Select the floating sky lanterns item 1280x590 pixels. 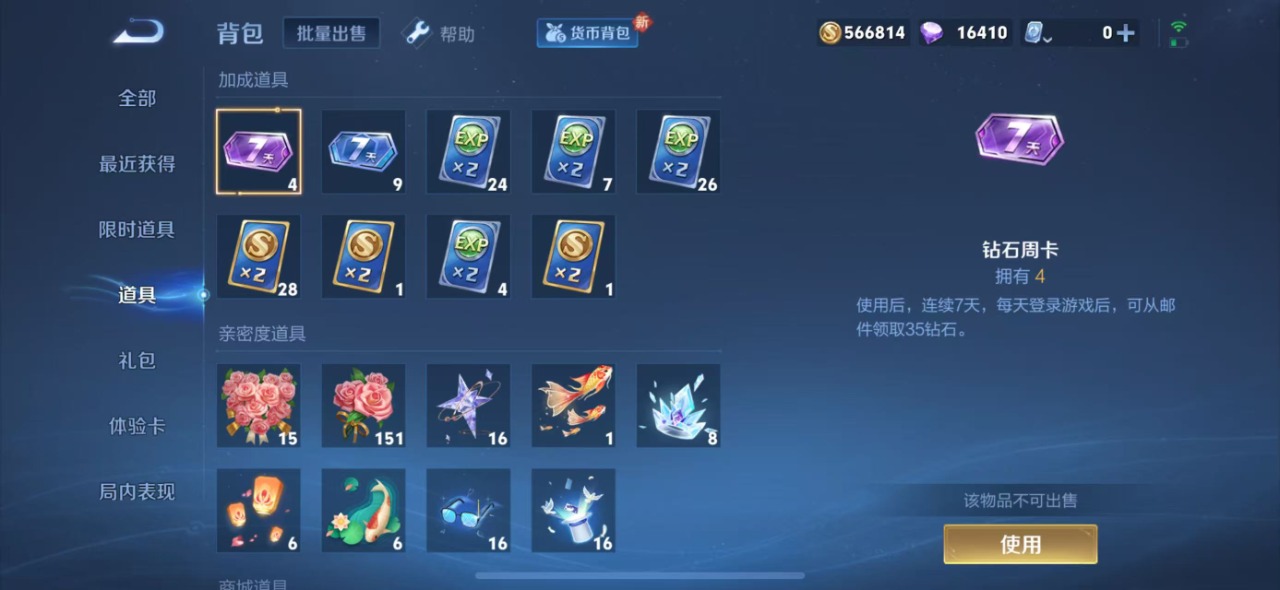coord(258,510)
